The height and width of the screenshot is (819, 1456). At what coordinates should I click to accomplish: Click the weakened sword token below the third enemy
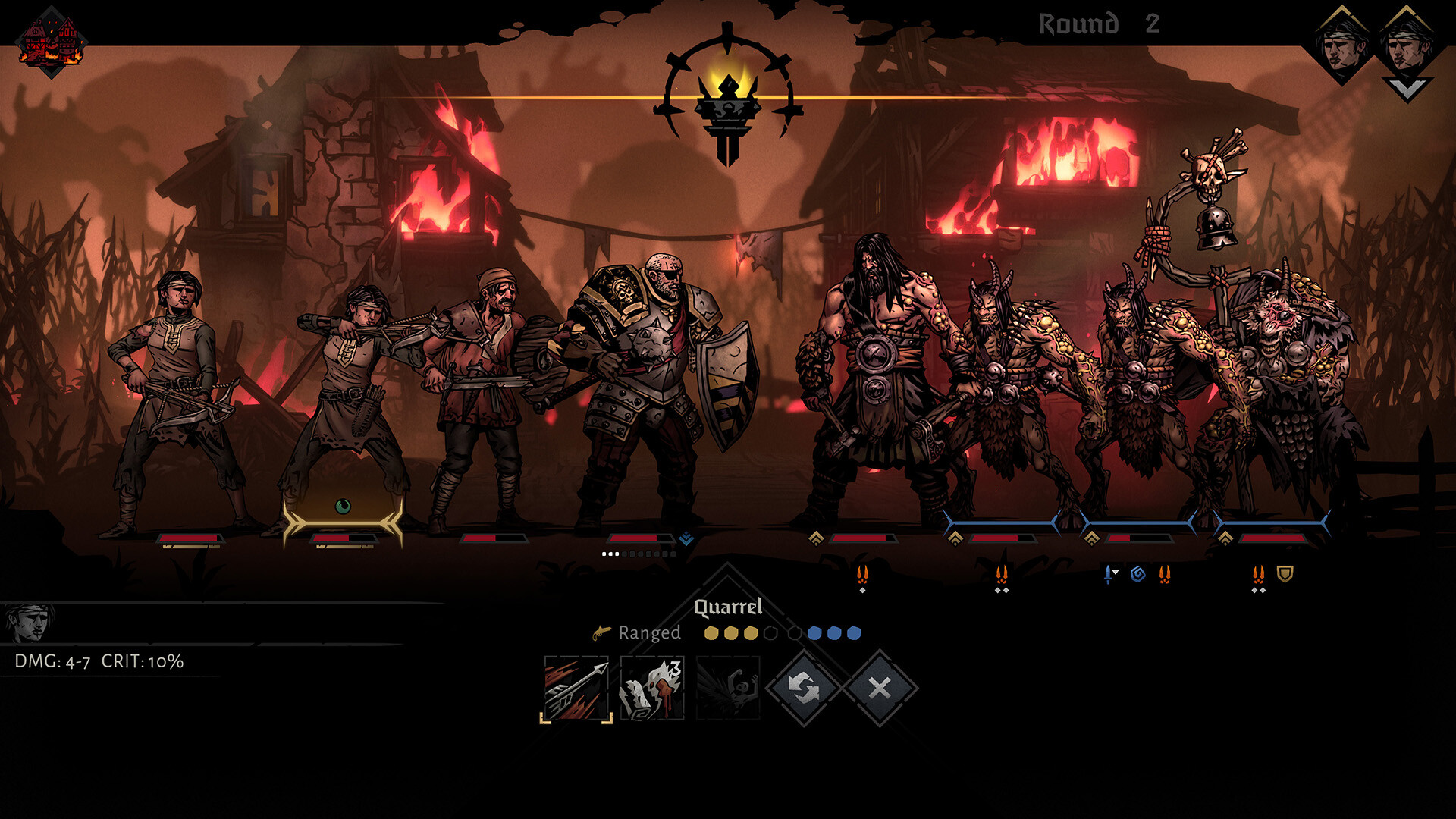1108,574
